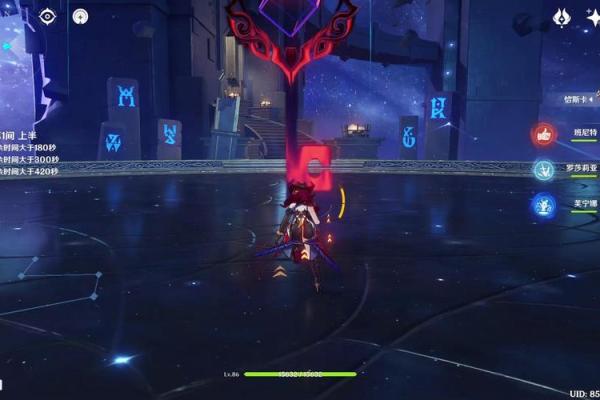Click the three-pointed emblem icon at top right
This screenshot has width=600, height=400.
[x=562, y=17]
